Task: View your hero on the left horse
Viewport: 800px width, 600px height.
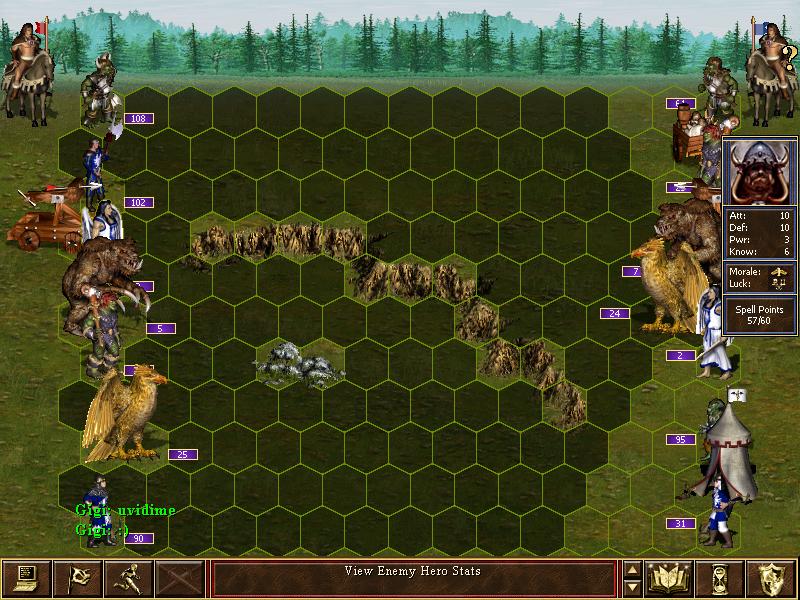Action: click(25, 68)
